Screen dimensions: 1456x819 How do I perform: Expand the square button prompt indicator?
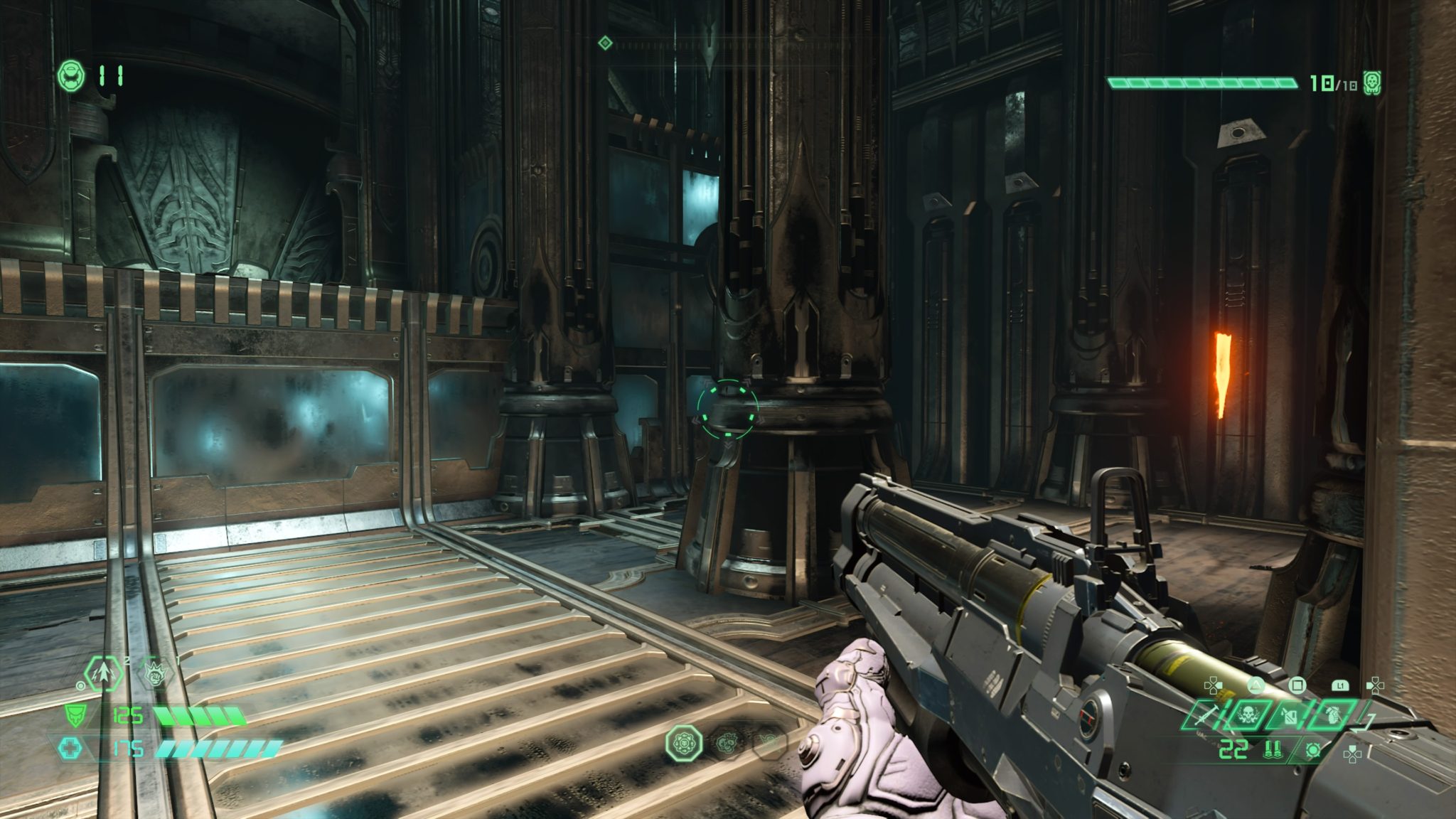click(x=1297, y=685)
